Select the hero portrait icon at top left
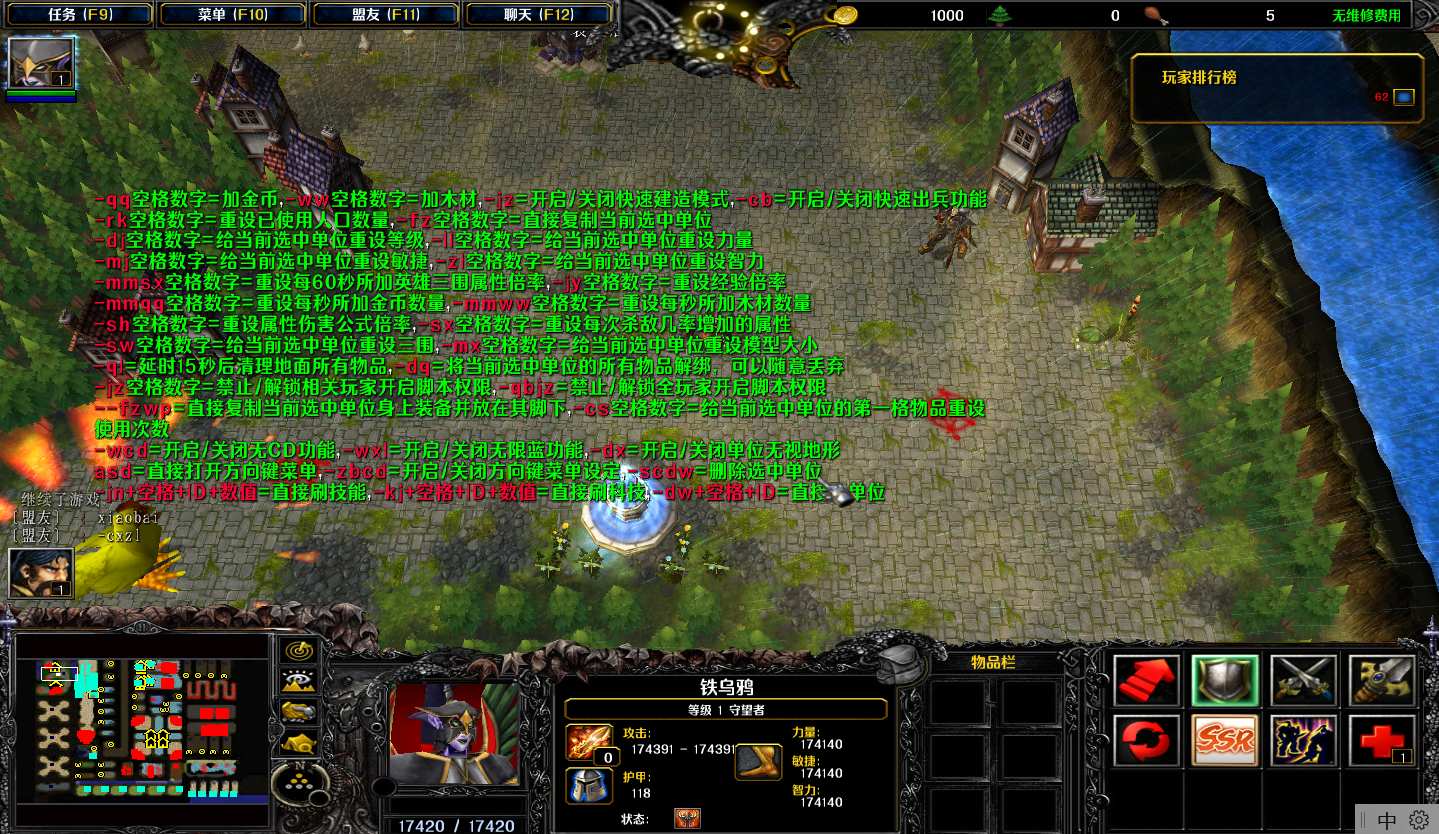This screenshot has width=1439, height=834. tap(40, 63)
